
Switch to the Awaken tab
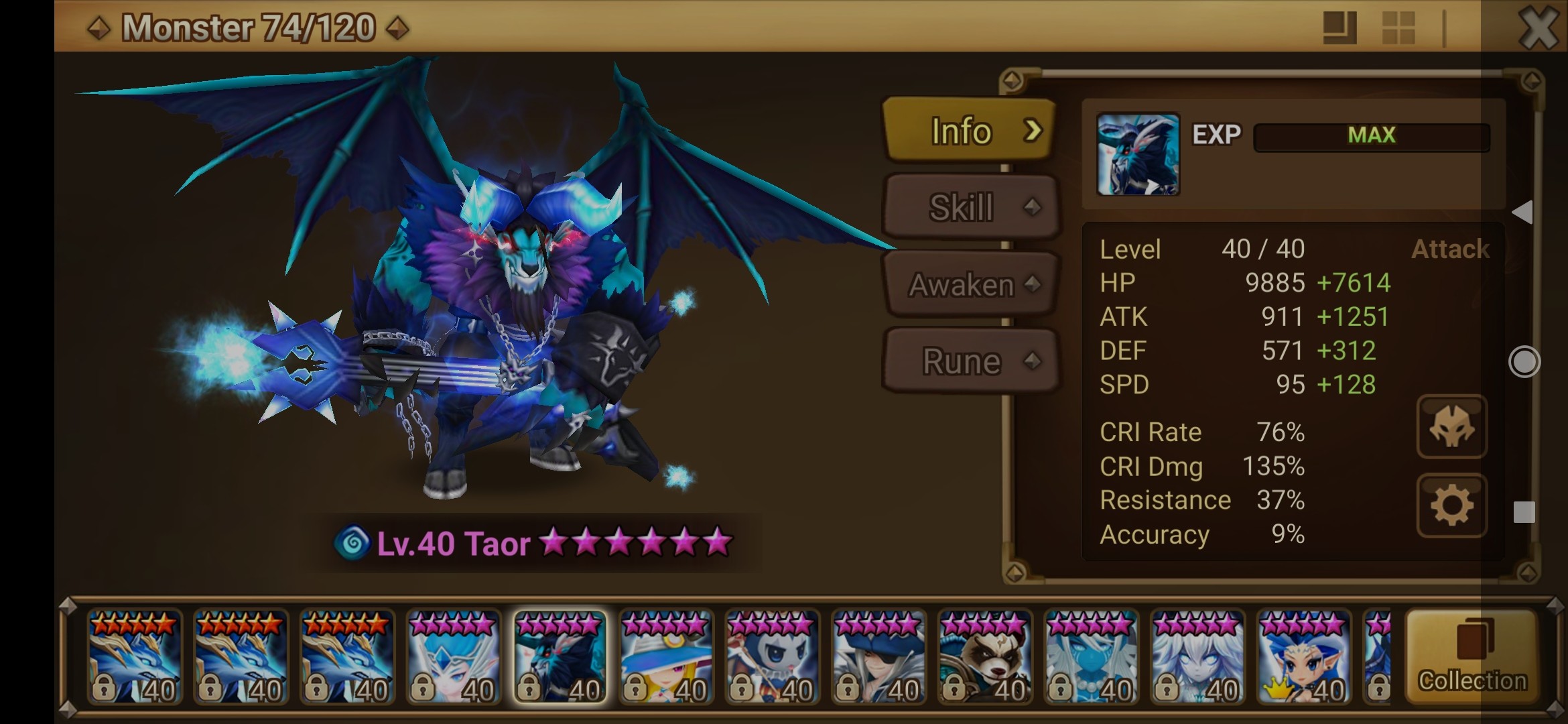(970, 284)
